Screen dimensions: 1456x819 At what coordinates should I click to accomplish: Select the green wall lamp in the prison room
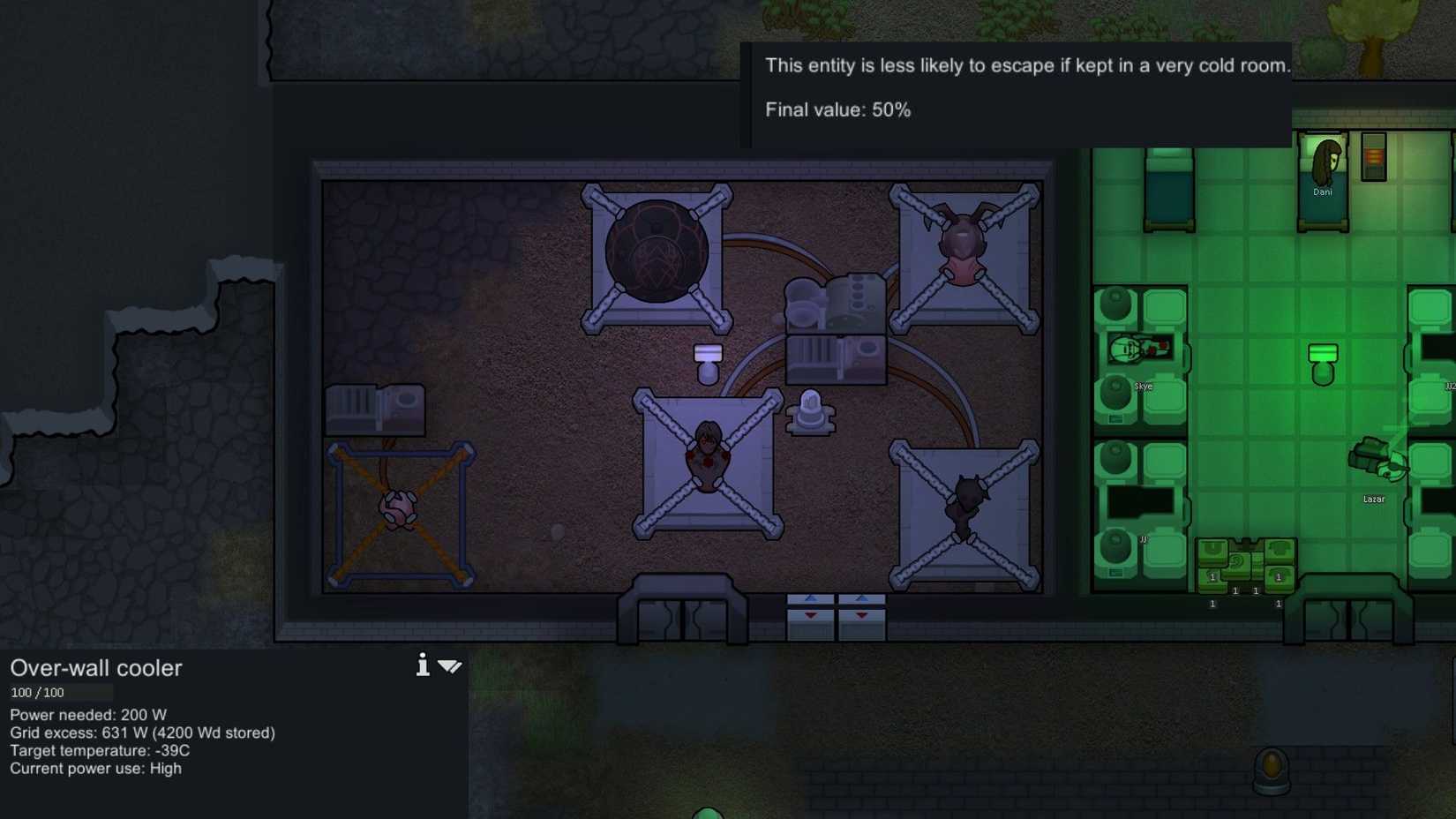pos(1321,356)
